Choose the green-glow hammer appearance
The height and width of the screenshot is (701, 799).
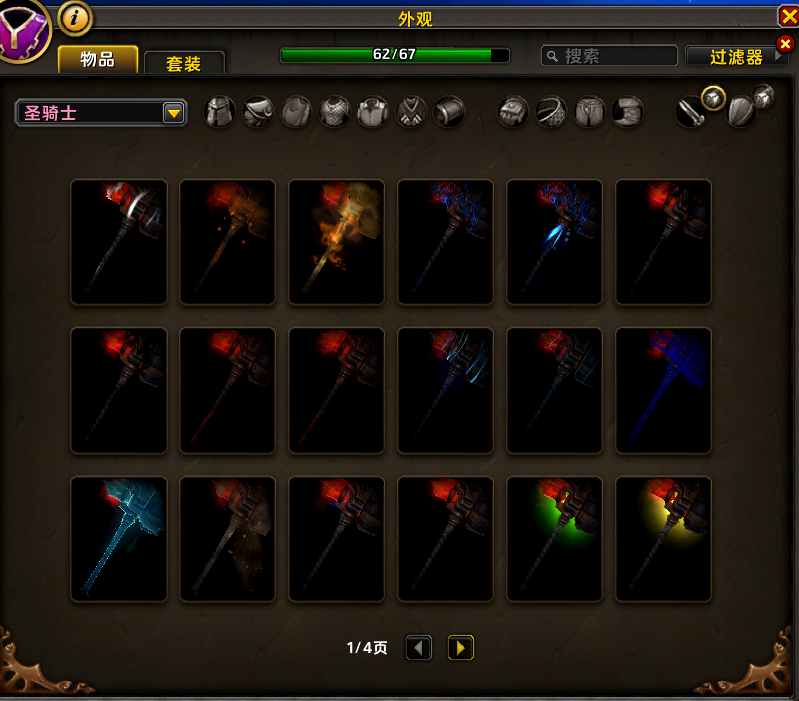(555, 539)
